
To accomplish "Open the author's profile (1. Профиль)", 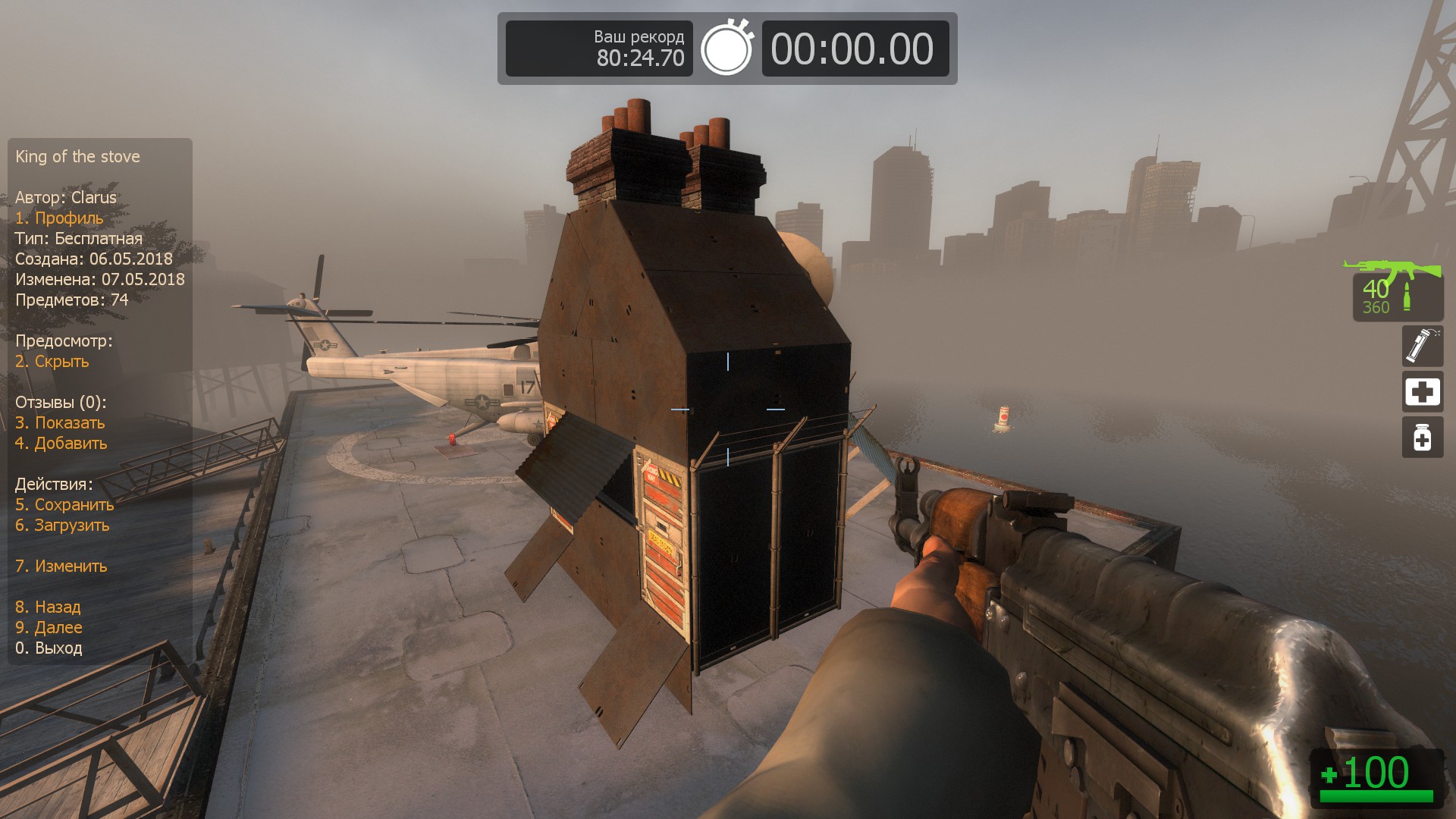I will (x=59, y=218).
